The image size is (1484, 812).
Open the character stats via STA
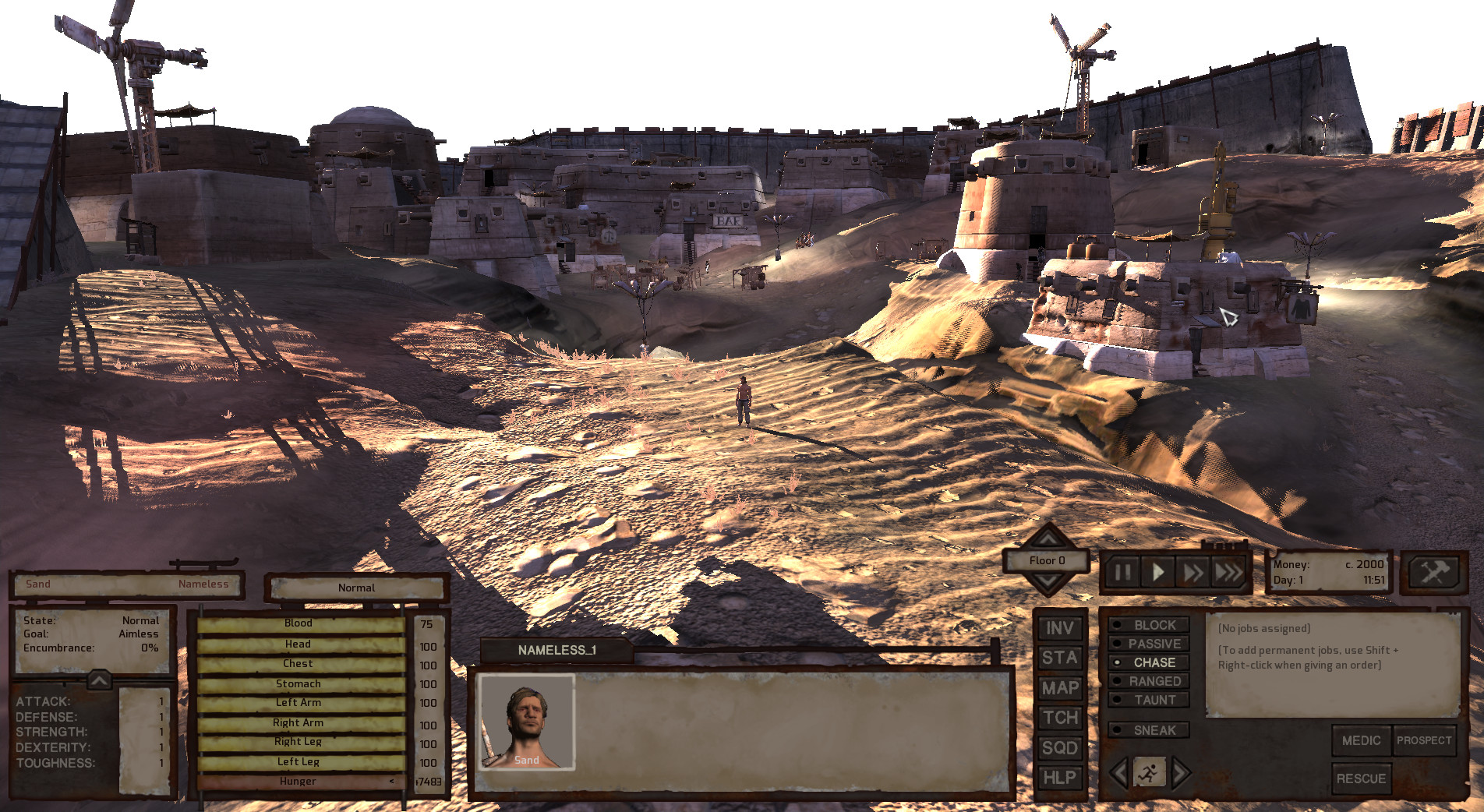click(x=1058, y=658)
